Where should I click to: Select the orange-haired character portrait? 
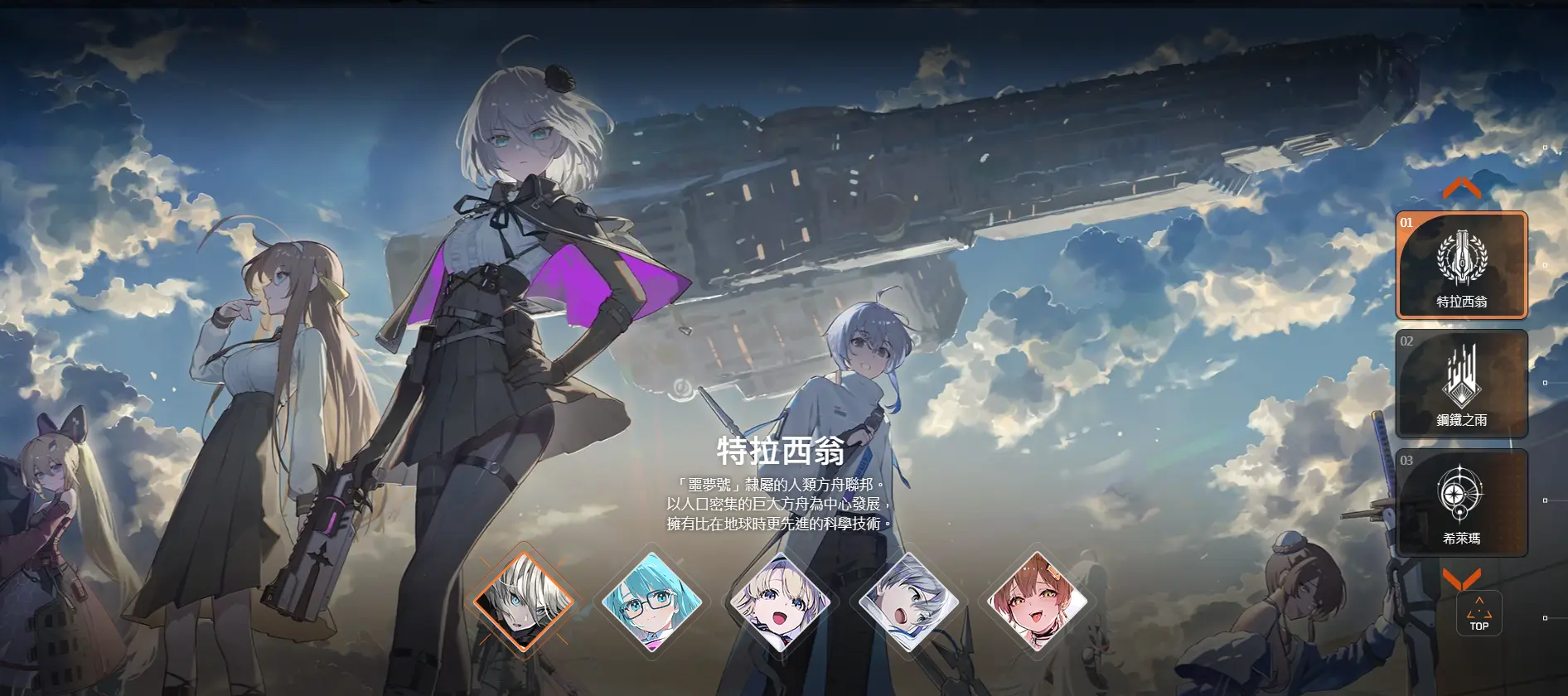(1038, 602)
